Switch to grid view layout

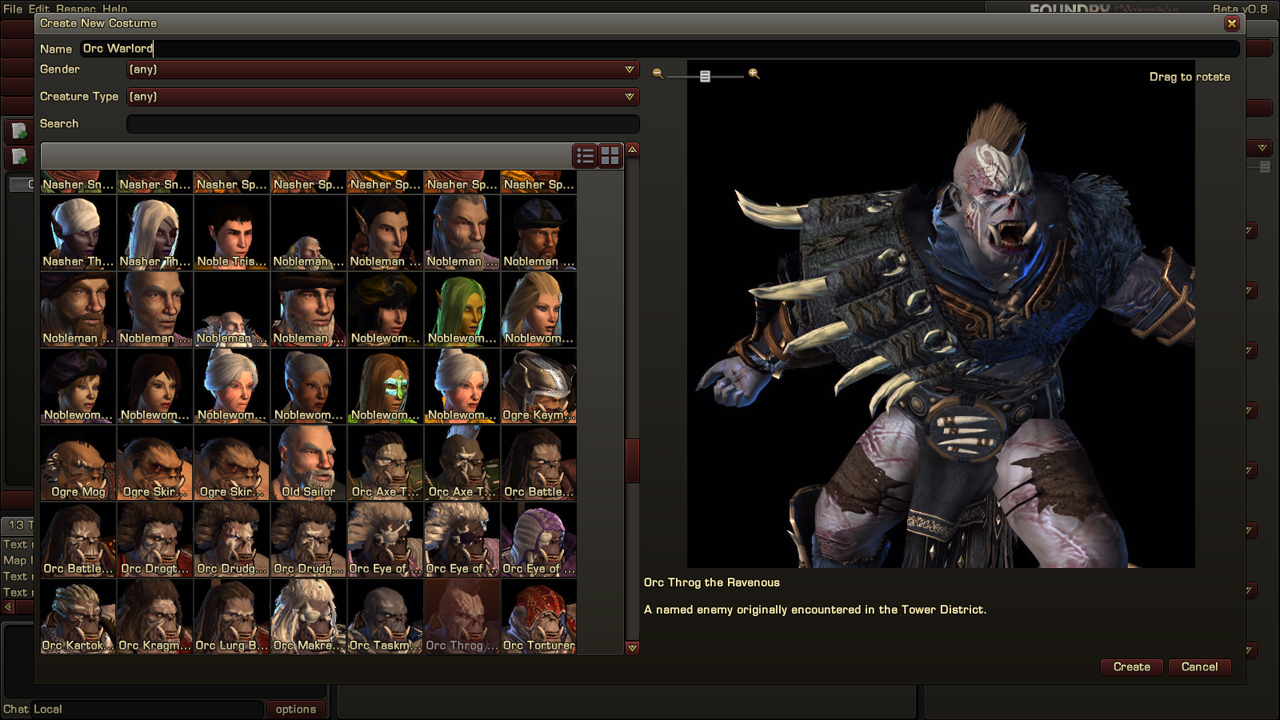[610, 155]
